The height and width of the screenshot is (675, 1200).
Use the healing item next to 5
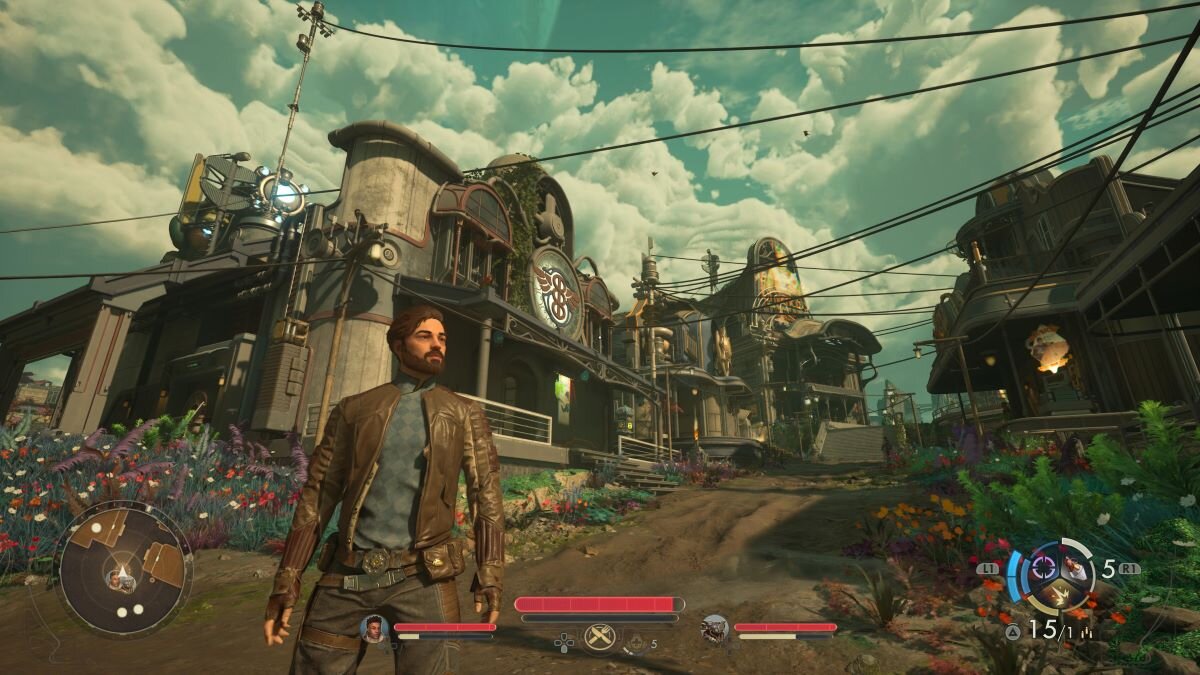(x=636, y=642)
